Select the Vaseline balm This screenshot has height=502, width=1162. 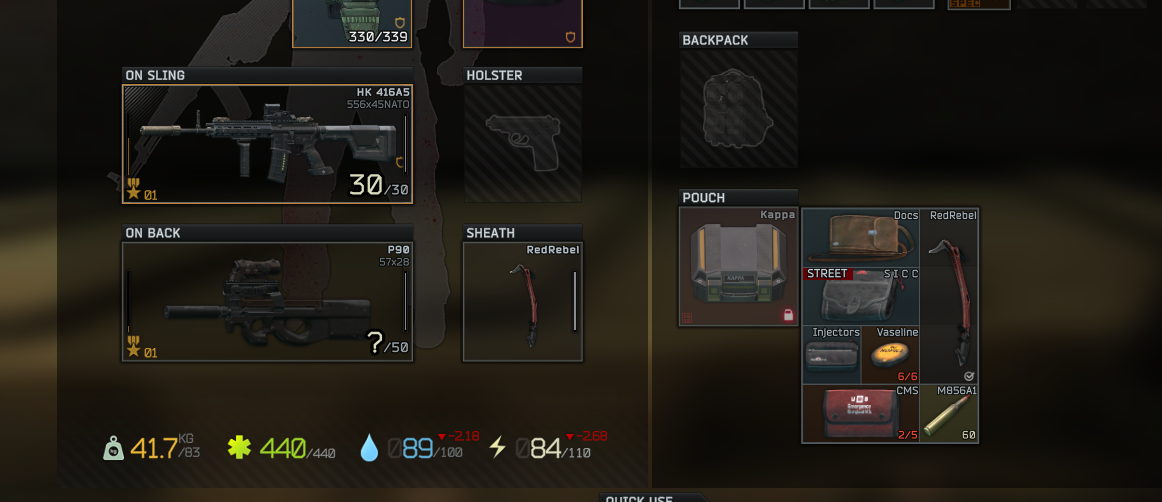point(890,355)
